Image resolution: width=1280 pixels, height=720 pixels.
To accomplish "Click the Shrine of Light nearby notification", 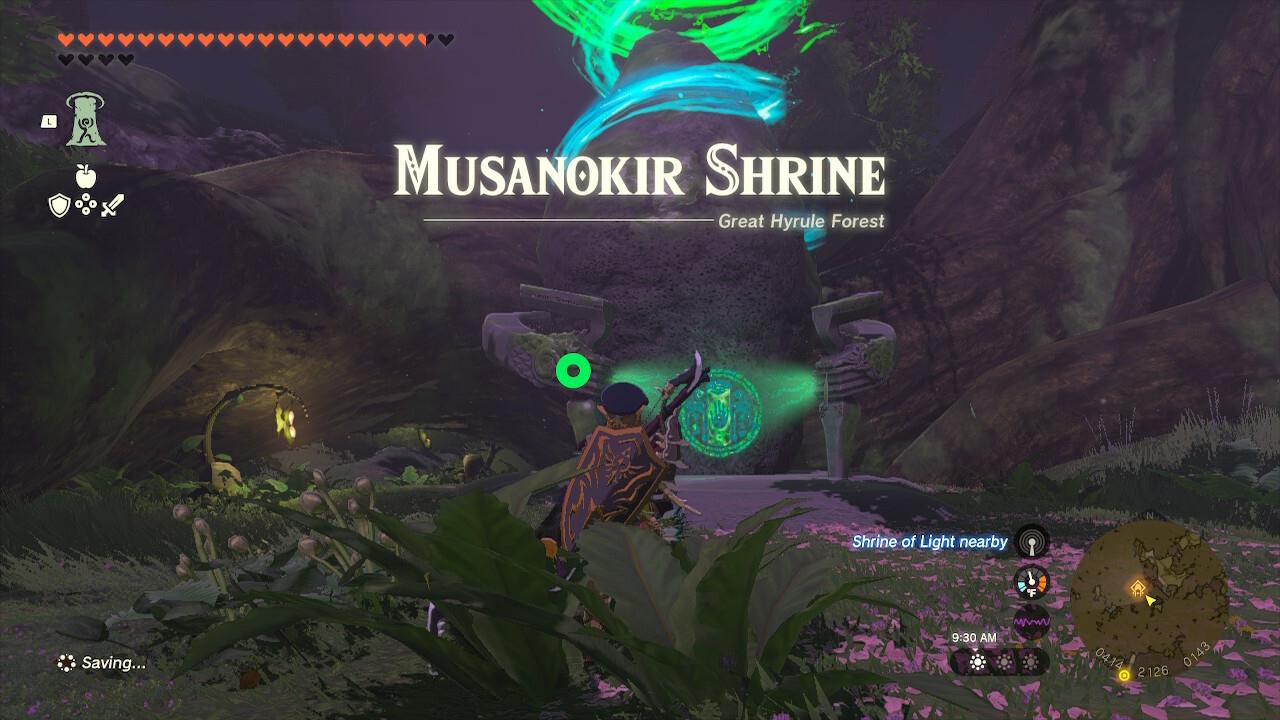I will [928, 541].
